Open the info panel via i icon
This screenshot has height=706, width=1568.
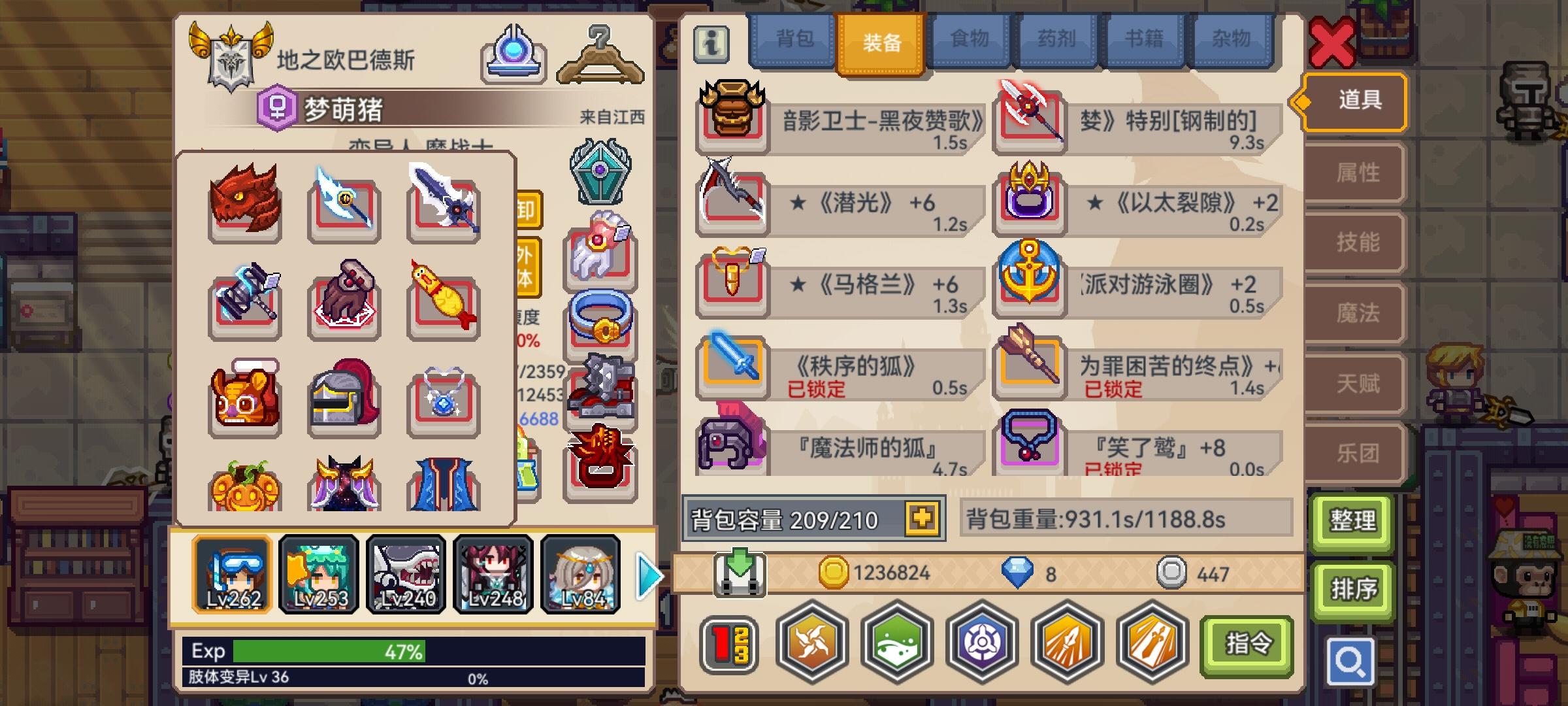tap(711, 42)
